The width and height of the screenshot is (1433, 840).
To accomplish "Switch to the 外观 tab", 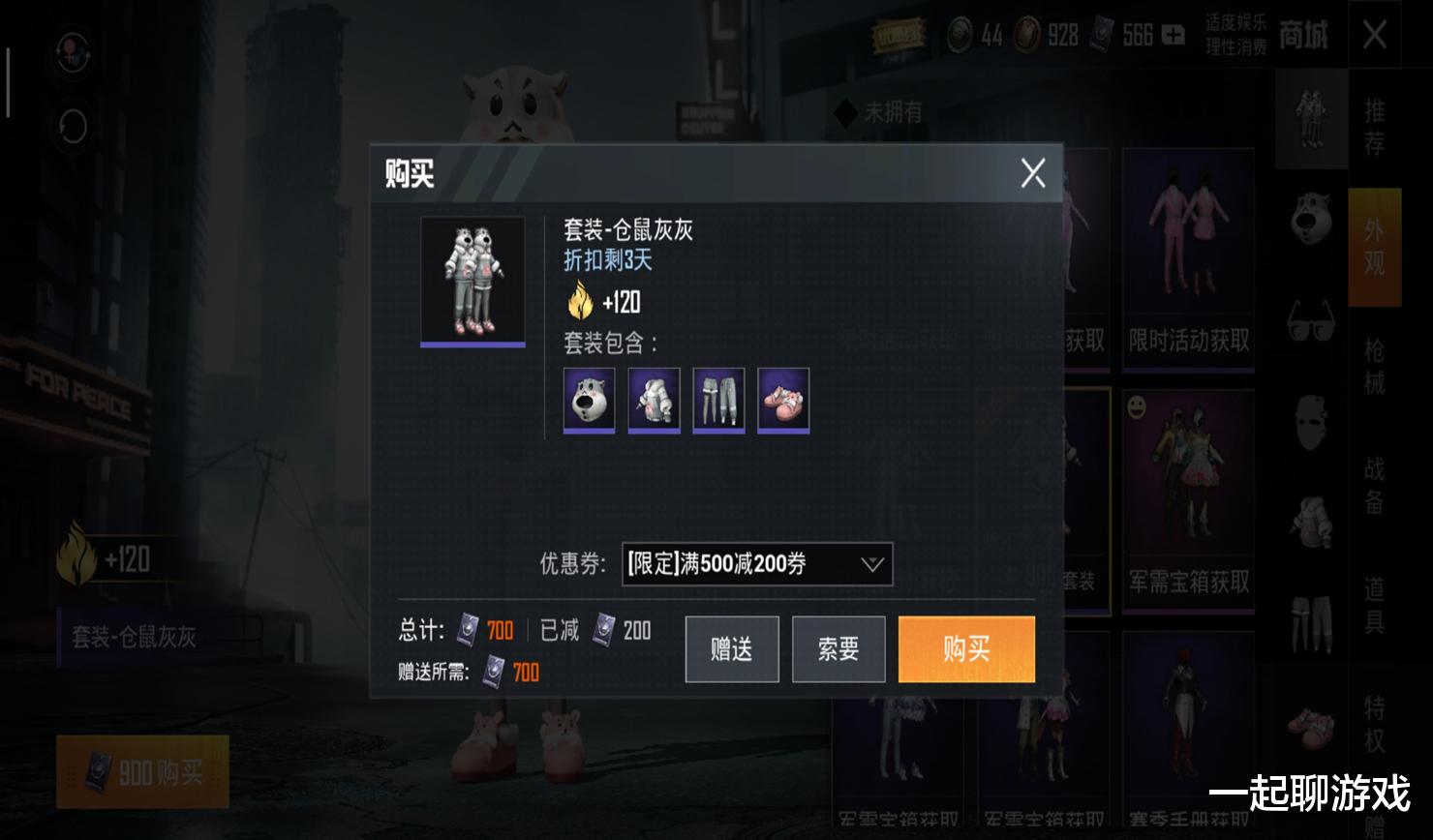I will pyautogui.click(x=1372, y=247).
